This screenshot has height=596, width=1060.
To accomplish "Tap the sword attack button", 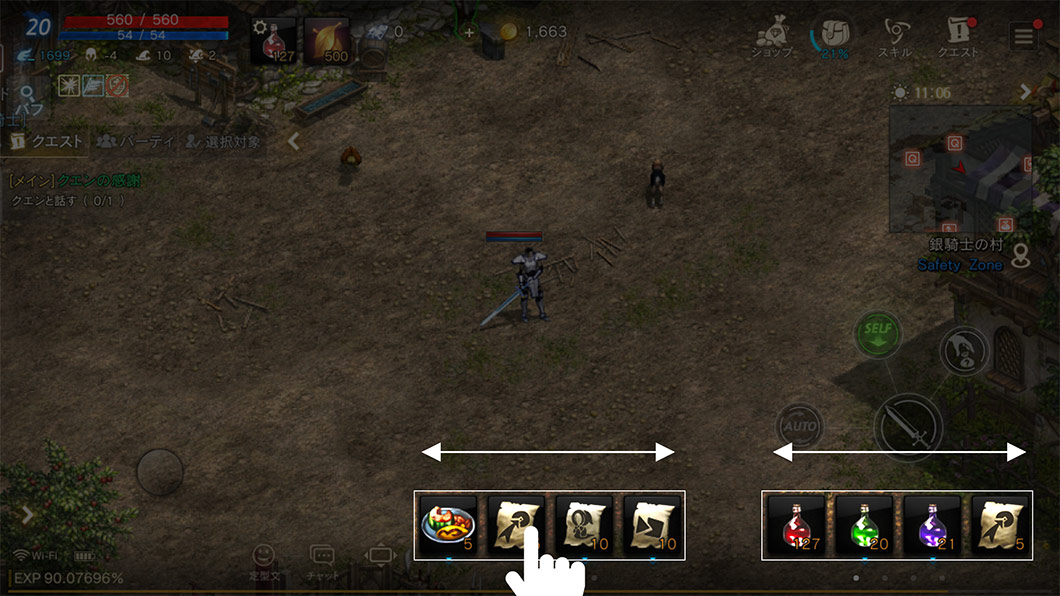I will point(908,427).
